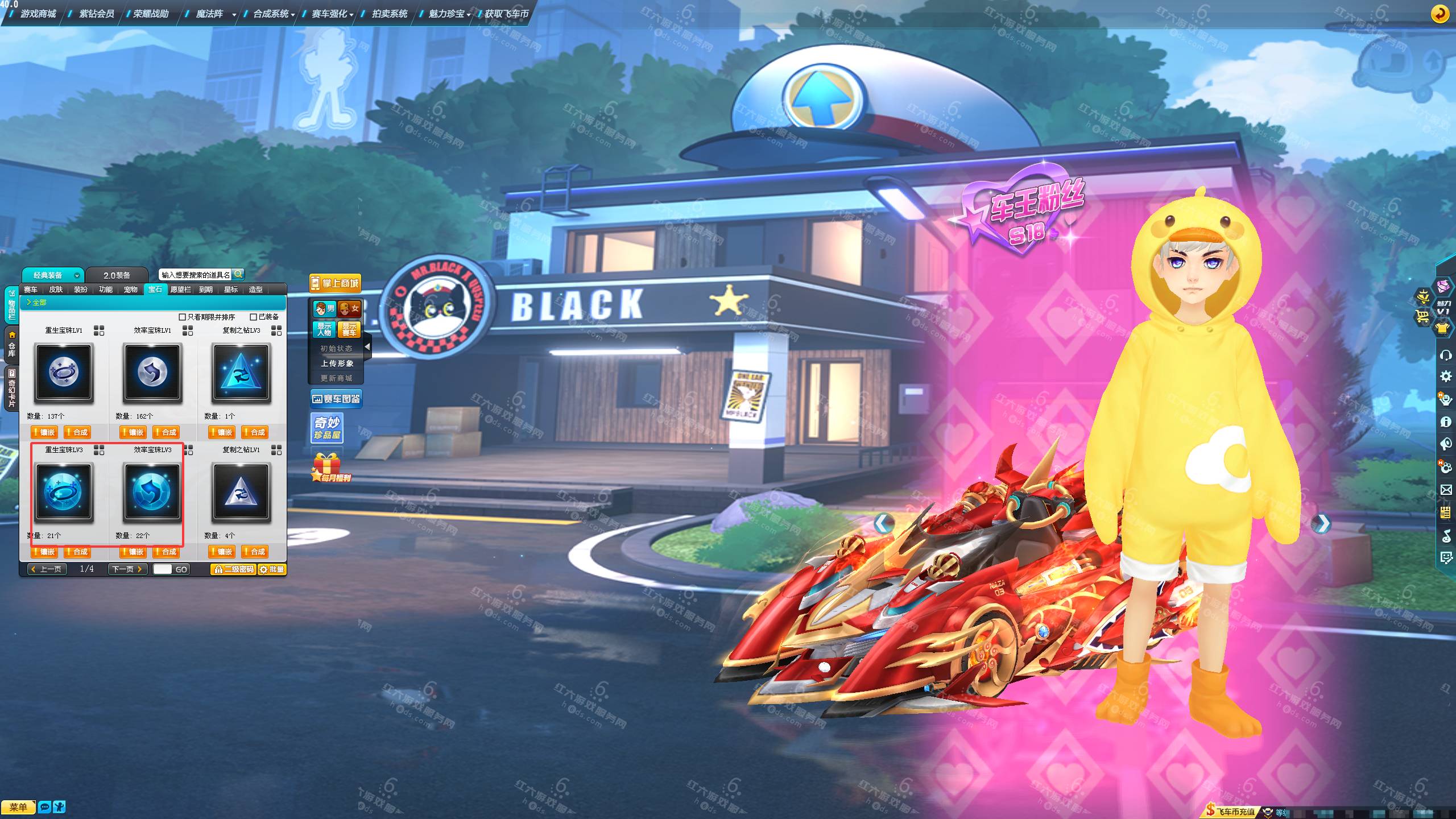This screenshot has height=819, width=1456.
Task: Click the item search input field
Action: tap(195, 275)
